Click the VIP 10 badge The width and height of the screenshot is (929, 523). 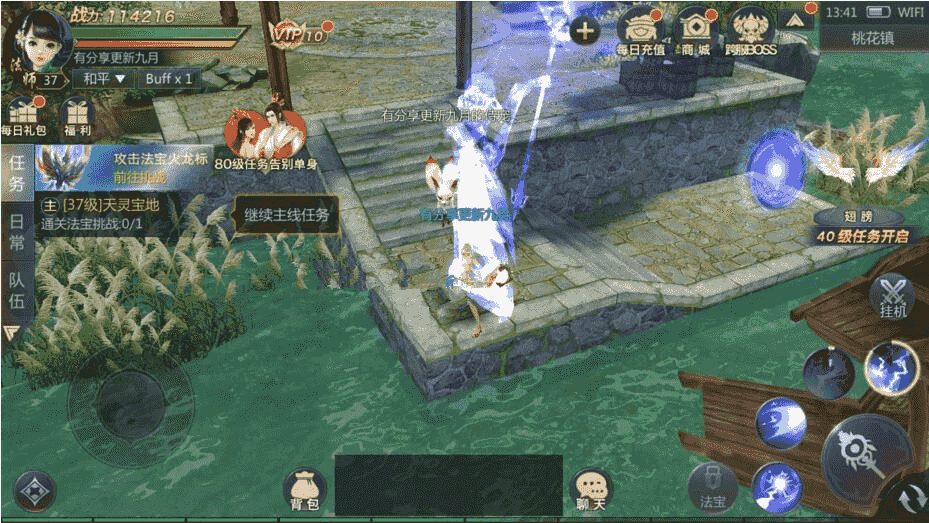coord(298,35)
